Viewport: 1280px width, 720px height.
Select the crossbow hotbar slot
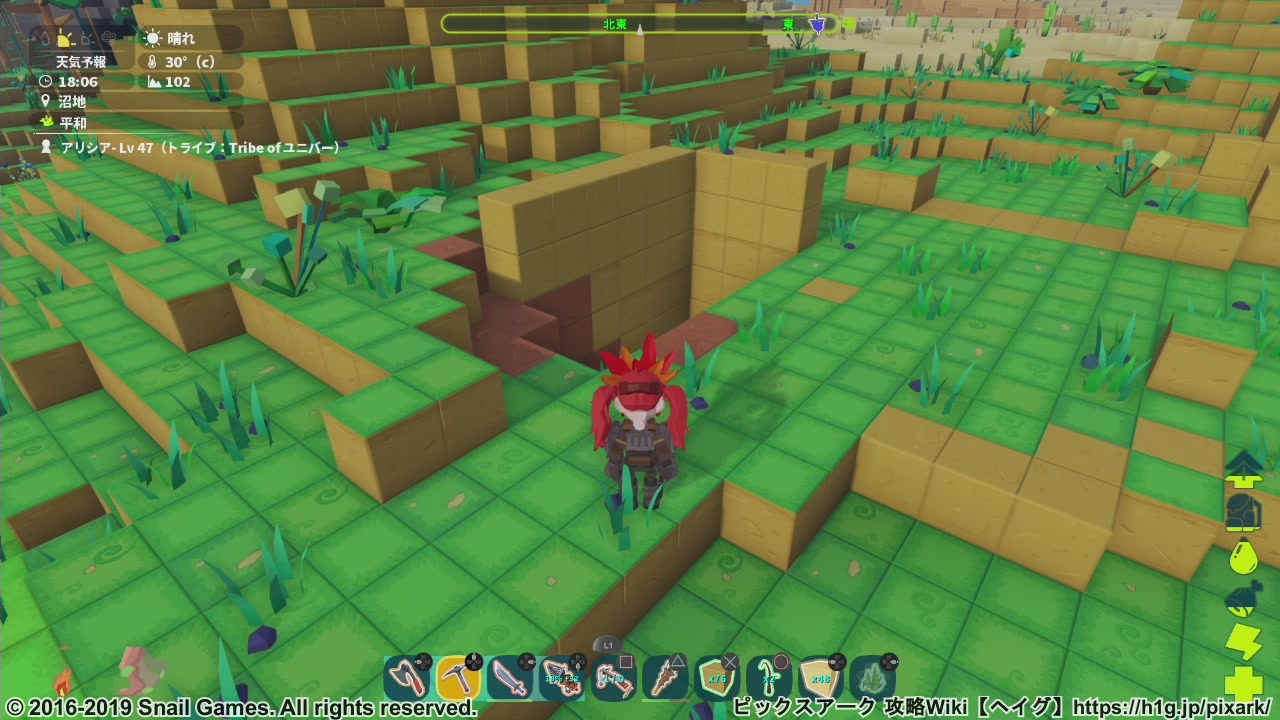pyautogui.click(x=562, y=679)
